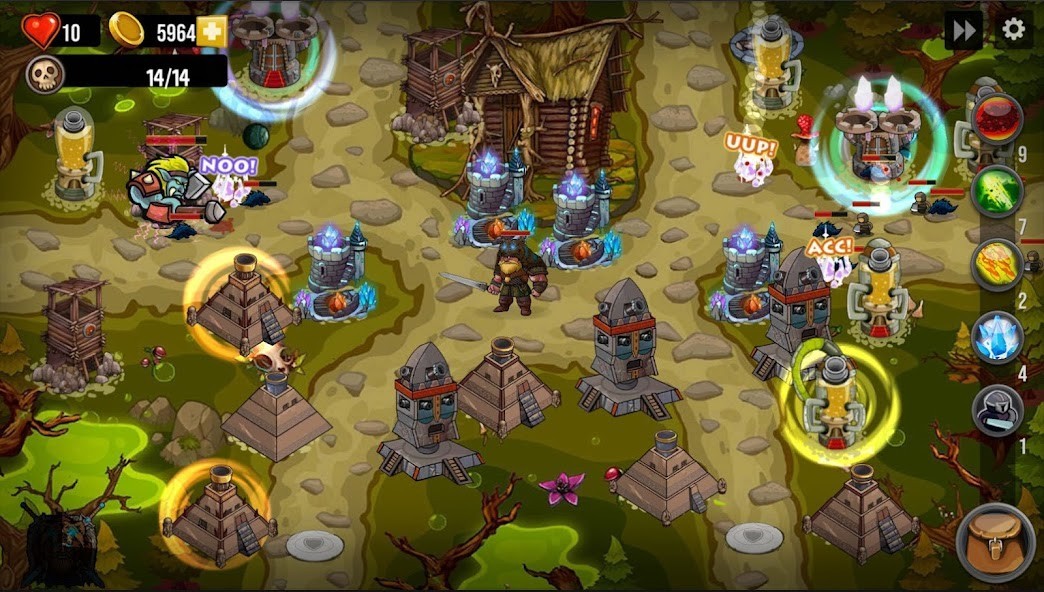This screenshot has height=592, width=1044.
Task: Open the leather backpack inventory
Action: coord(995,542)
